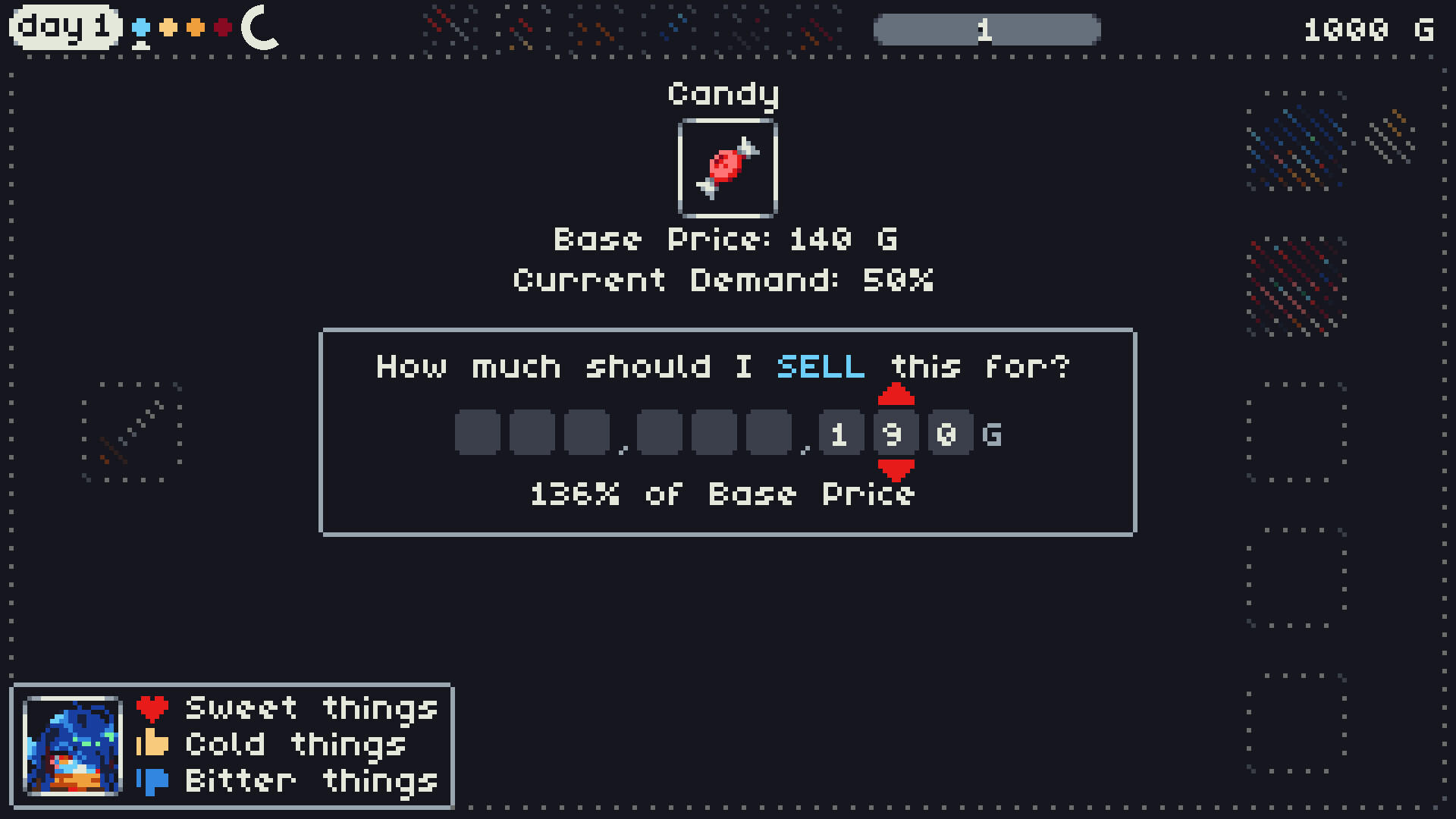Viewport: 1456px width, 819px height.
Task: Click the red up arrow to raise the price
Action: pos(896,394)
